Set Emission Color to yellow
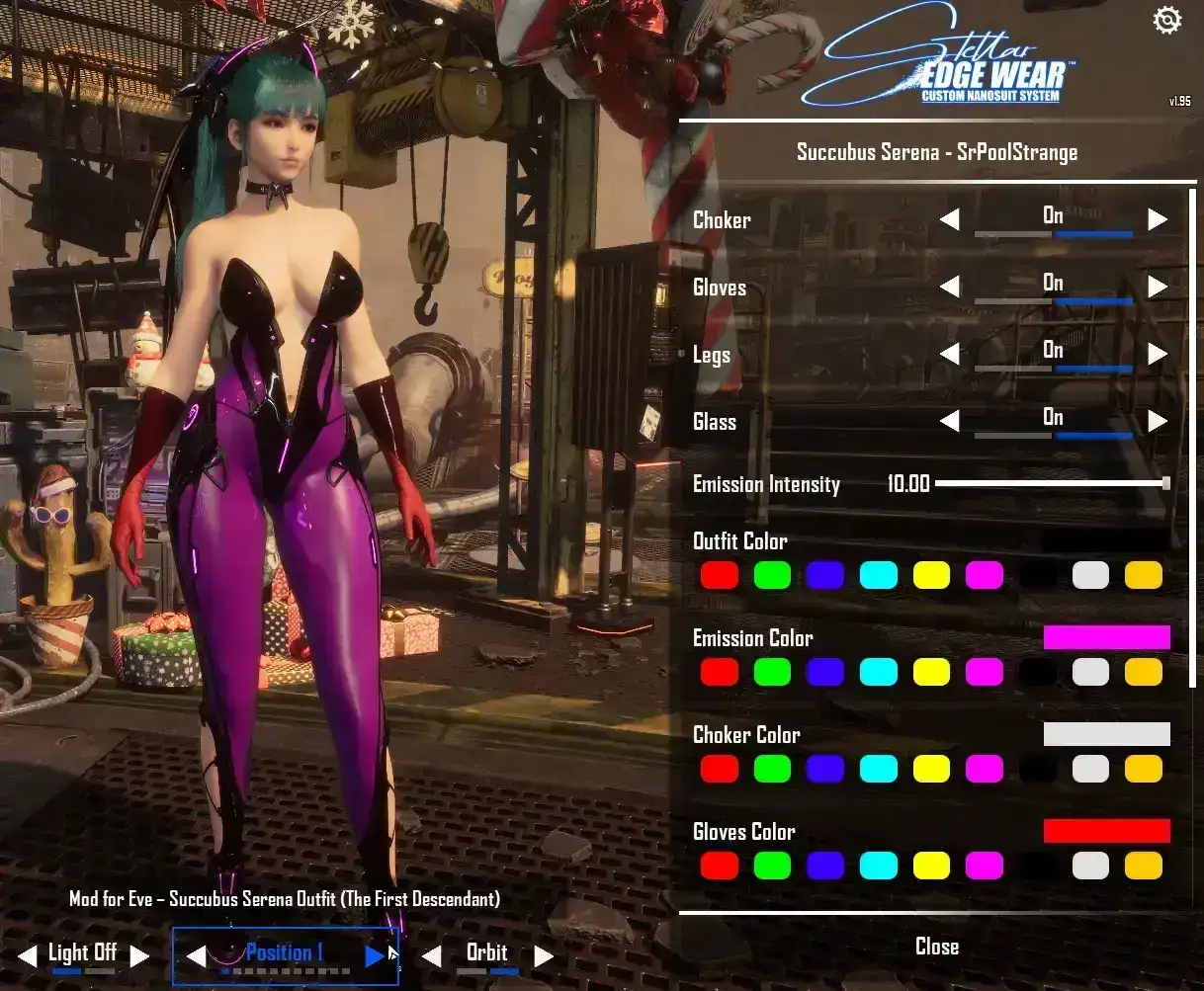Viewport: 1204px width, 991px height. (931, 672)
